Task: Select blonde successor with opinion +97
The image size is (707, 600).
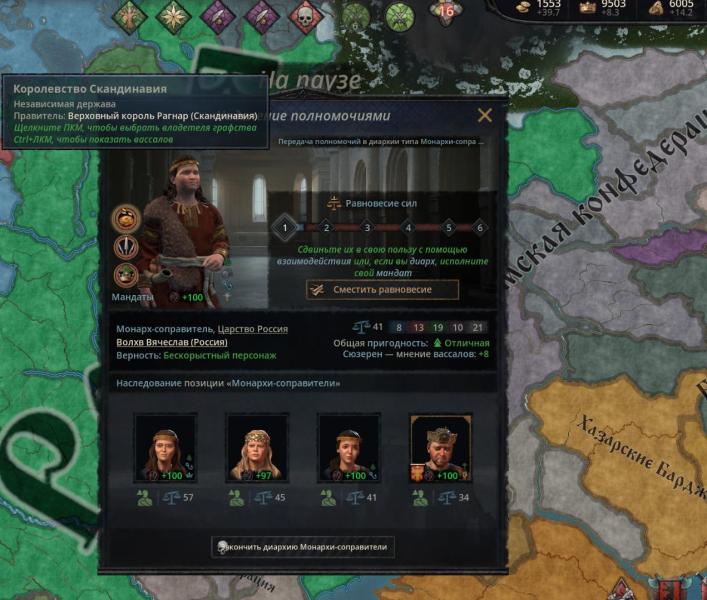Action: [257, 448]
